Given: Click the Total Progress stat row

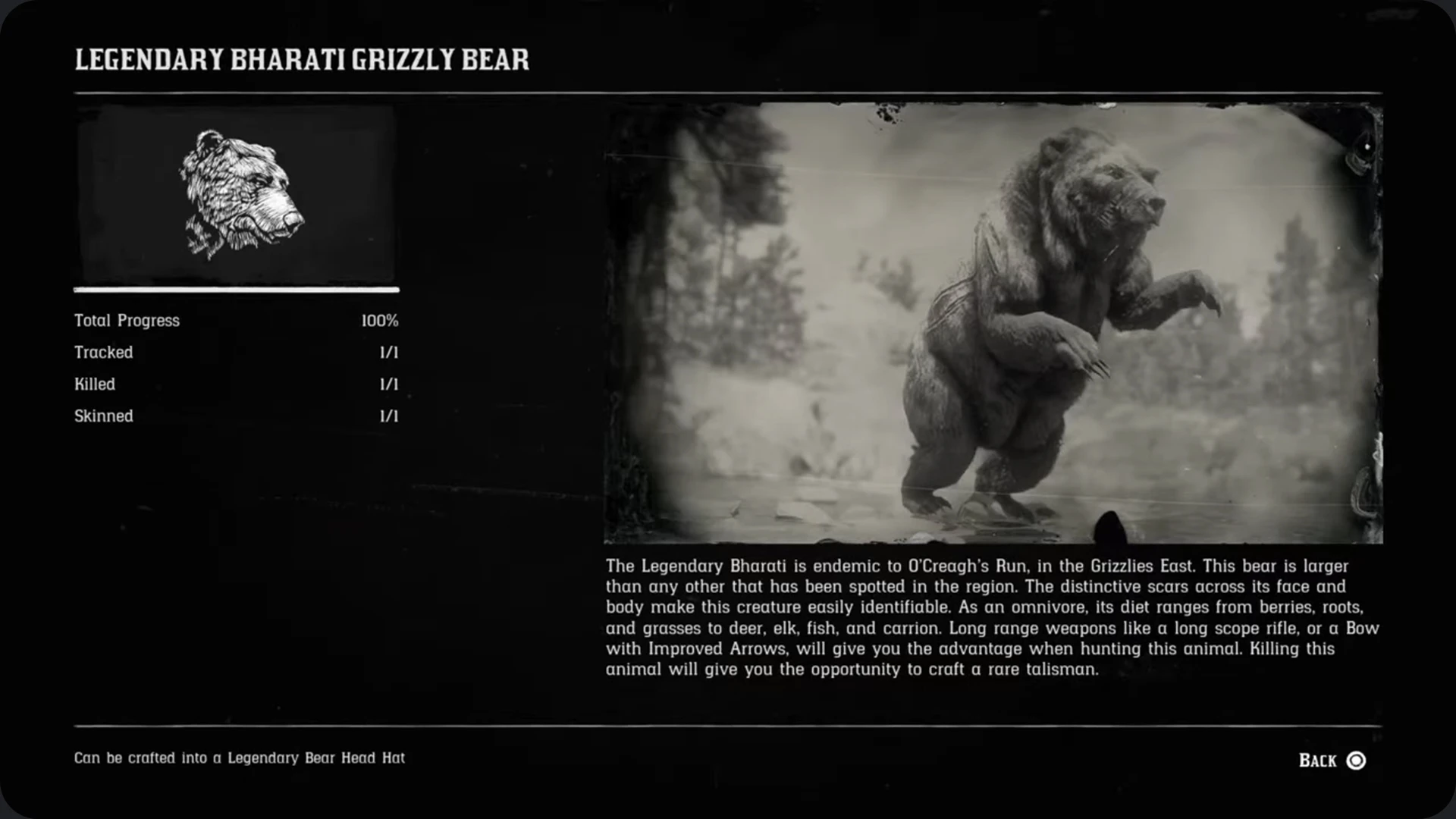Looking at the screenshot, I should click(235, 320).
